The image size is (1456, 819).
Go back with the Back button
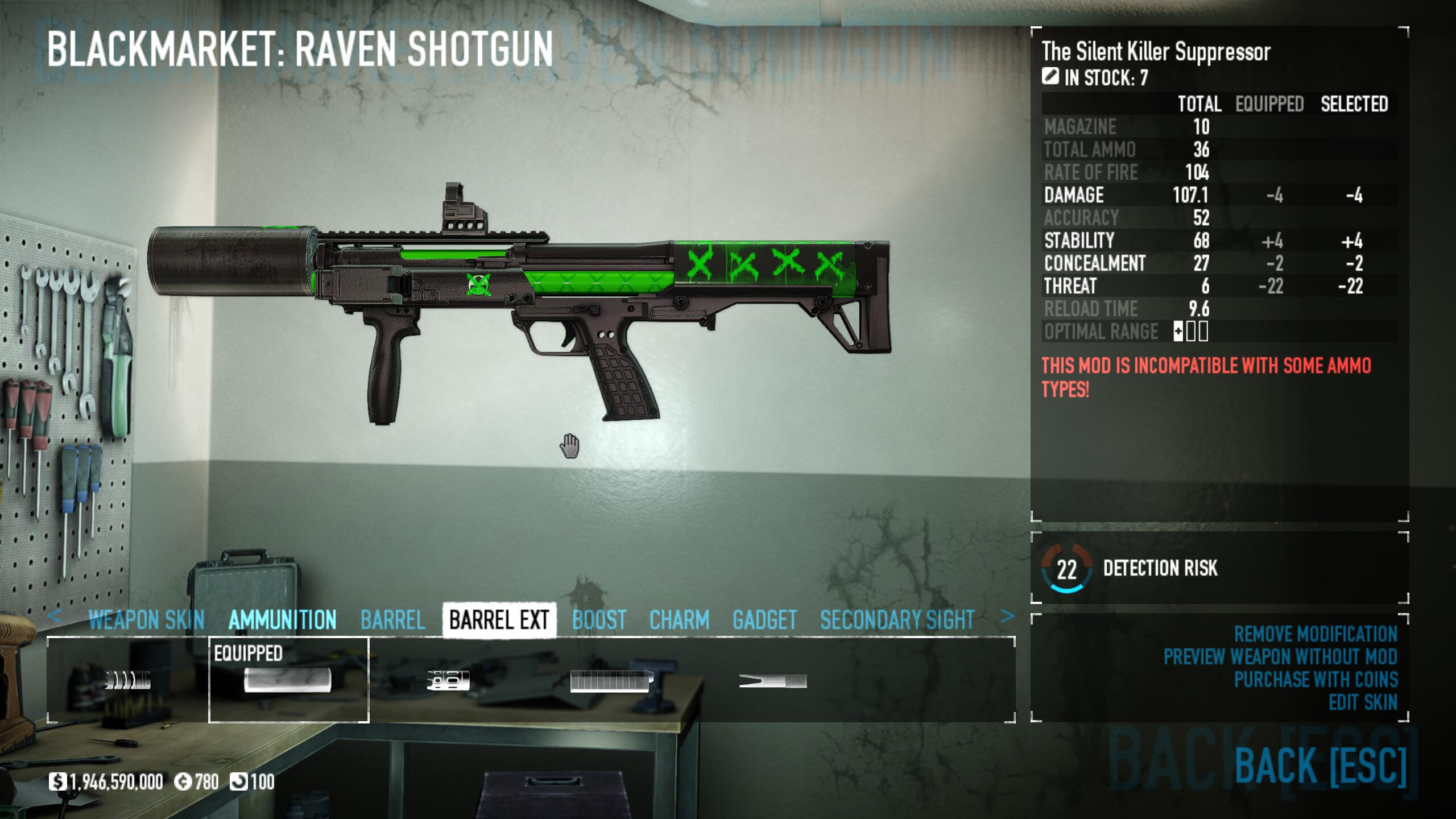point(1320,766)
